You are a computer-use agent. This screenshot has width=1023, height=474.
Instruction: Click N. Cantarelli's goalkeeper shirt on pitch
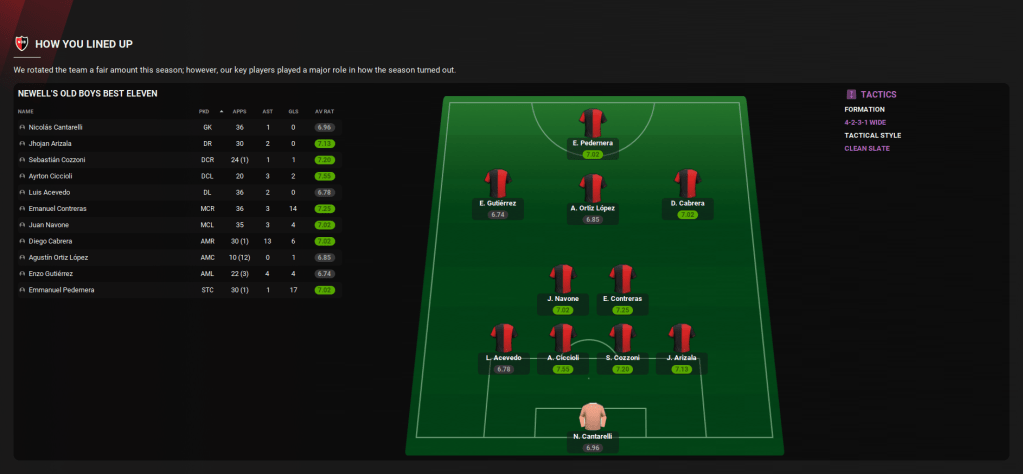coord(592,416)
